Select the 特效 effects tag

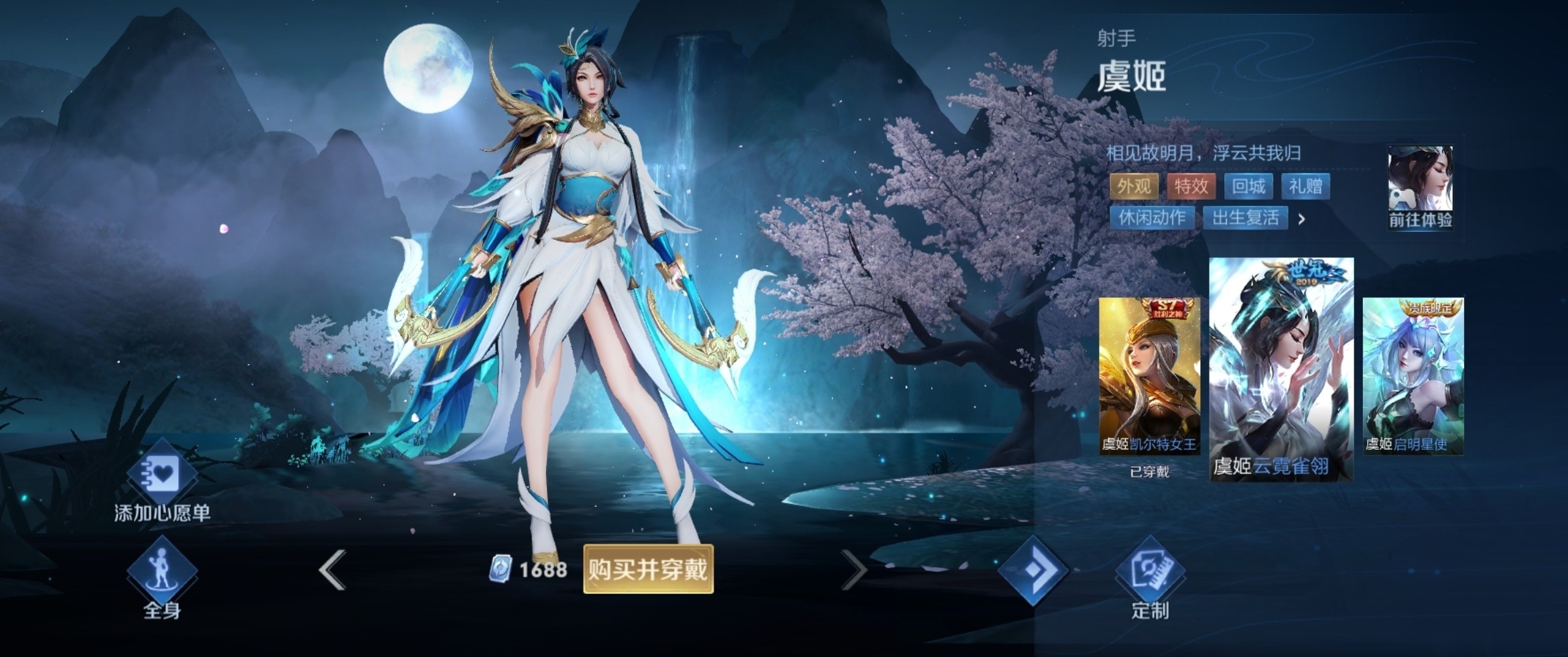[x=1191, y=186]
